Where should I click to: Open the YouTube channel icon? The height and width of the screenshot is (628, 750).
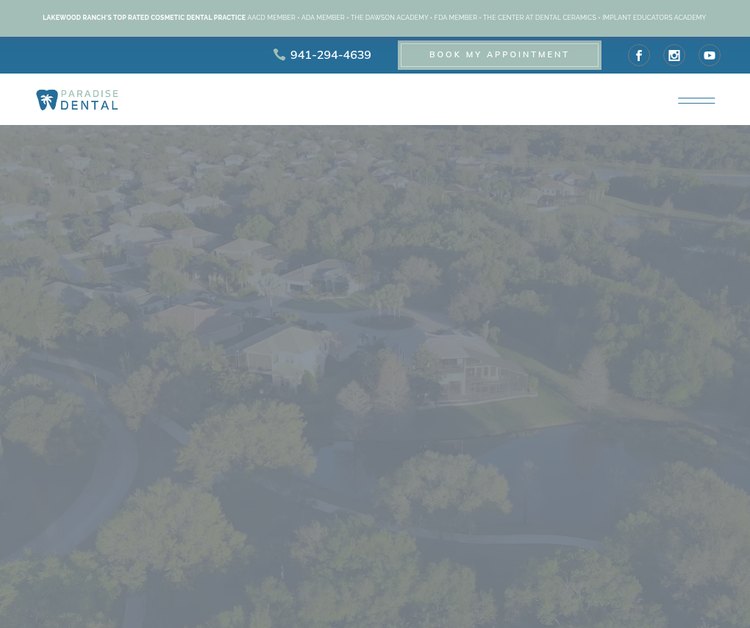(709, 55)
